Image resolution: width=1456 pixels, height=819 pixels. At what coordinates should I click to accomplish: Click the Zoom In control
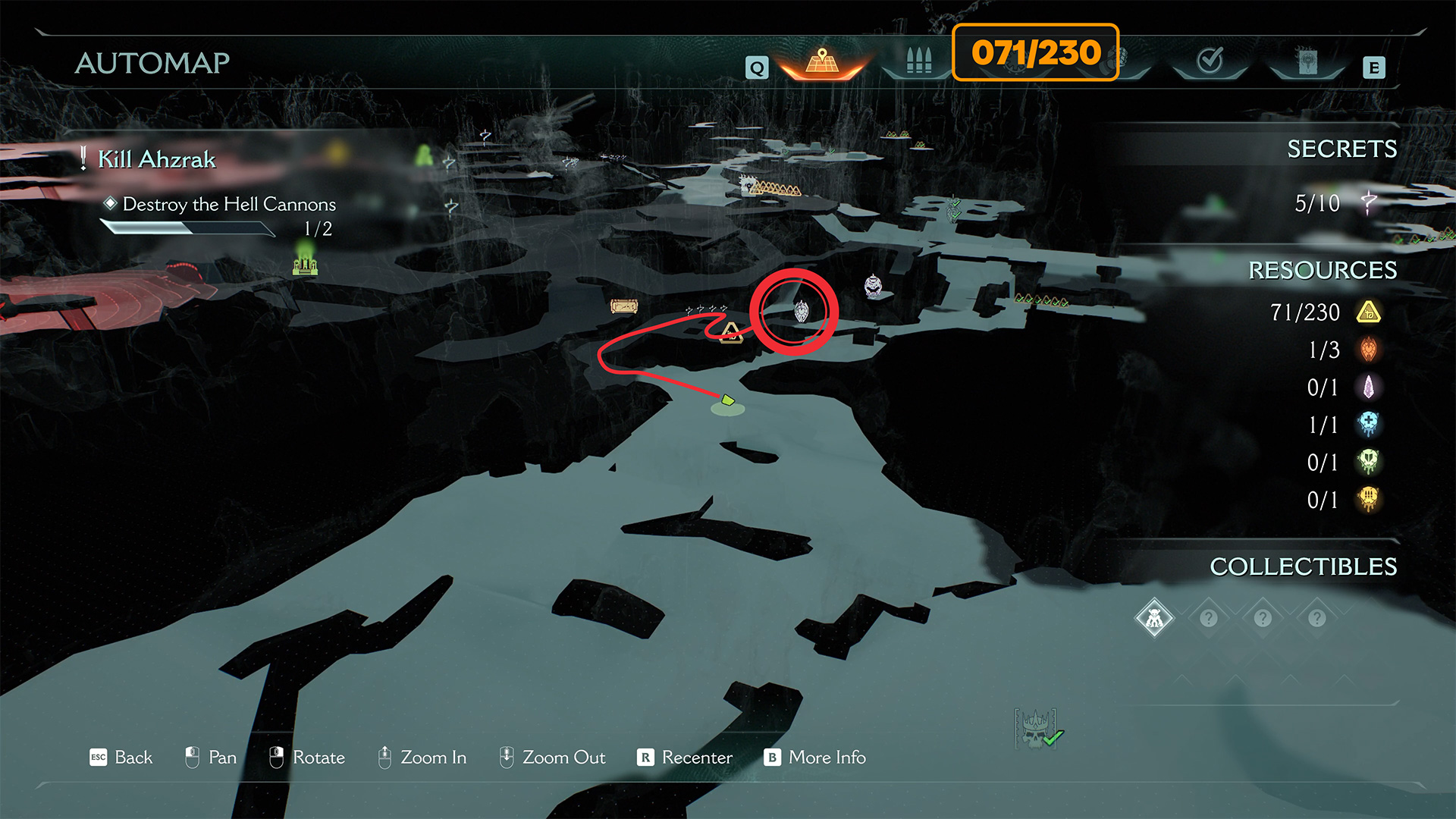tap(422, 758)
